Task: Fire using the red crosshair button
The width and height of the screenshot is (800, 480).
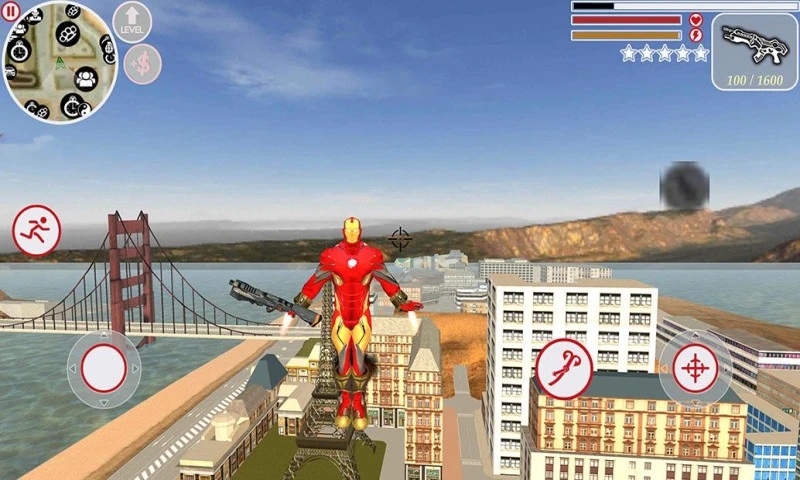Action: point(695,369)
